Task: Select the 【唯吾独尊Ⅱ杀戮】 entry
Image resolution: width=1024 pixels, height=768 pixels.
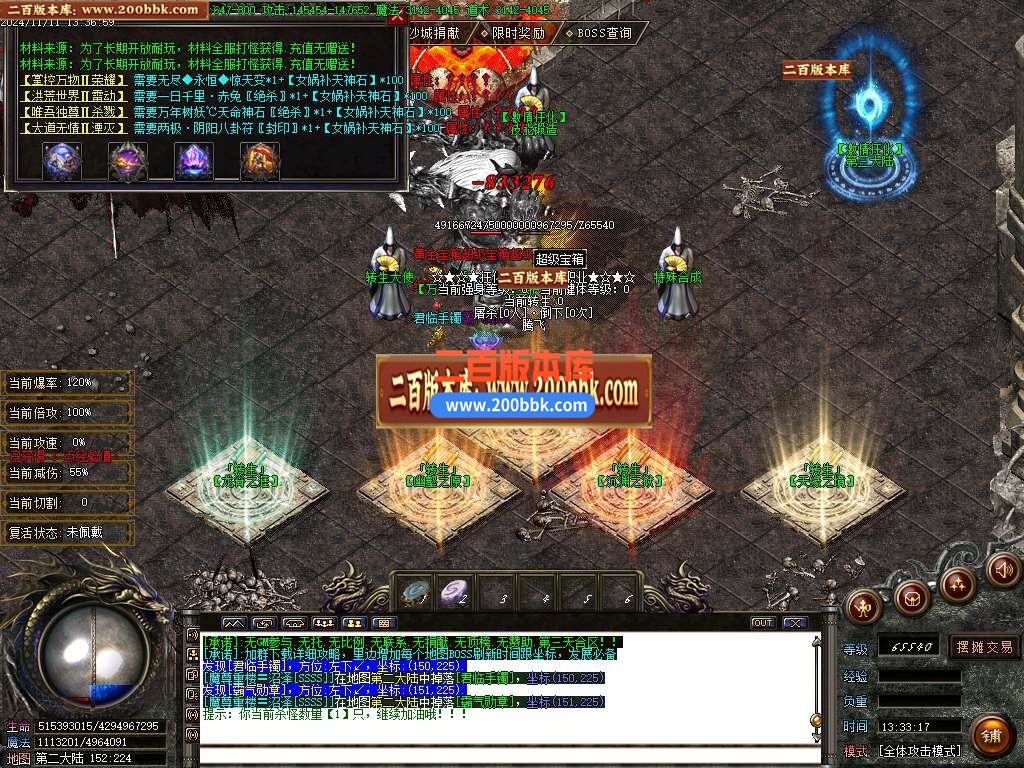Action: [x=73, y=112]
